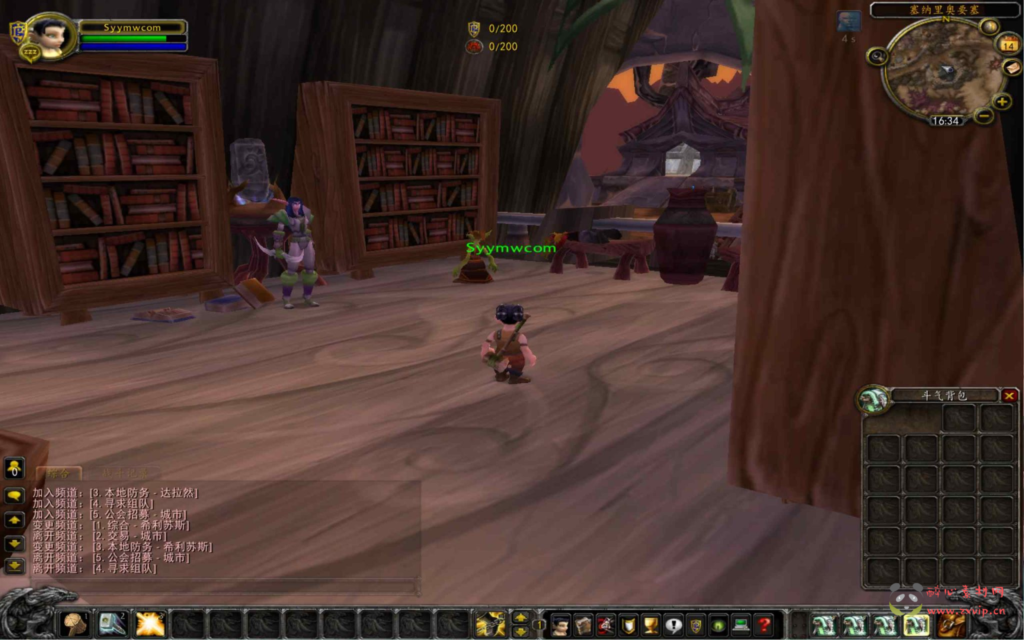This screenshot has width=1024, height=640.
Task: Open the mail envelope icon by minimap
Action: 1011,68
